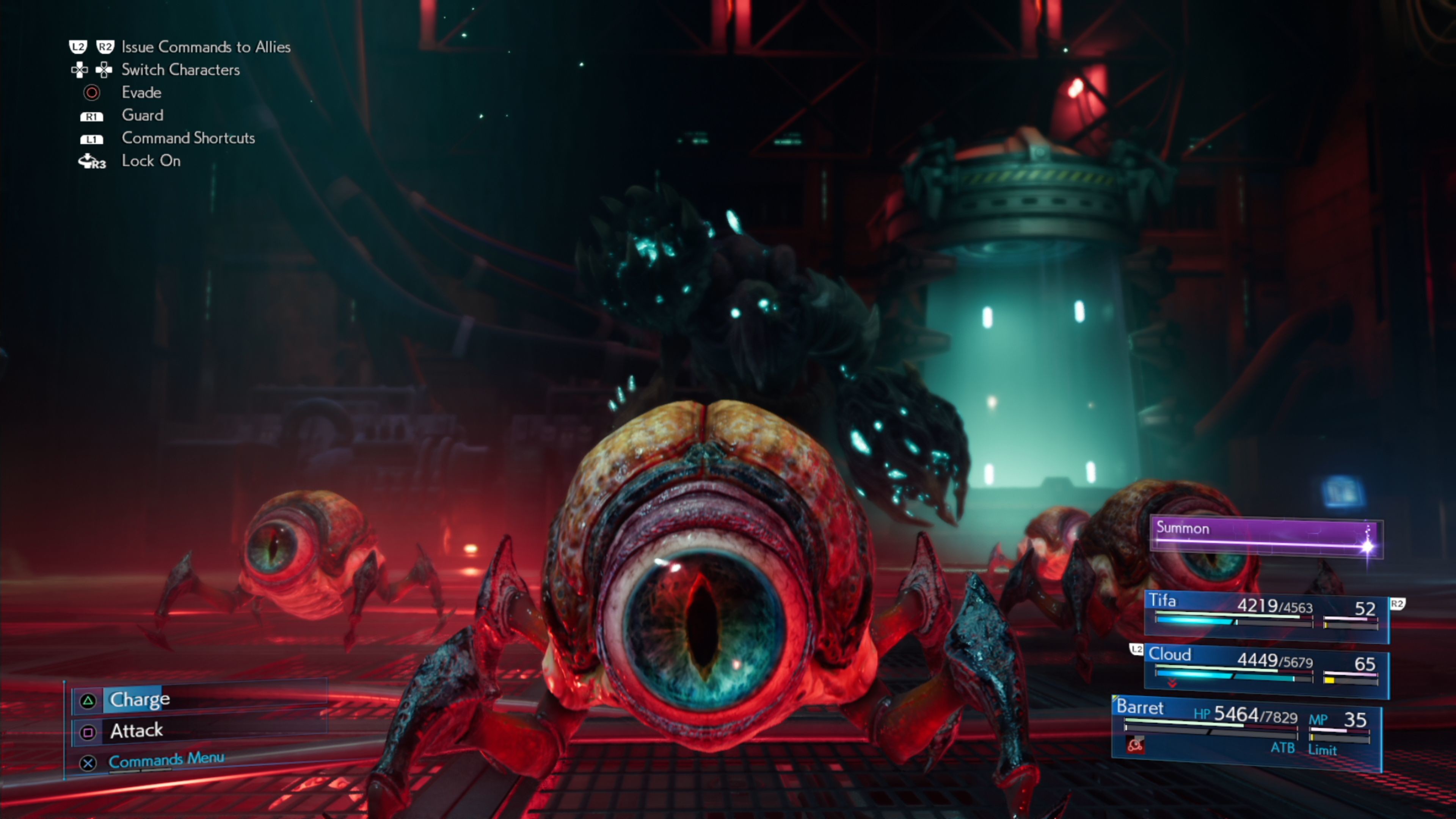Open the Commands Menu

[x=166, y=760]
